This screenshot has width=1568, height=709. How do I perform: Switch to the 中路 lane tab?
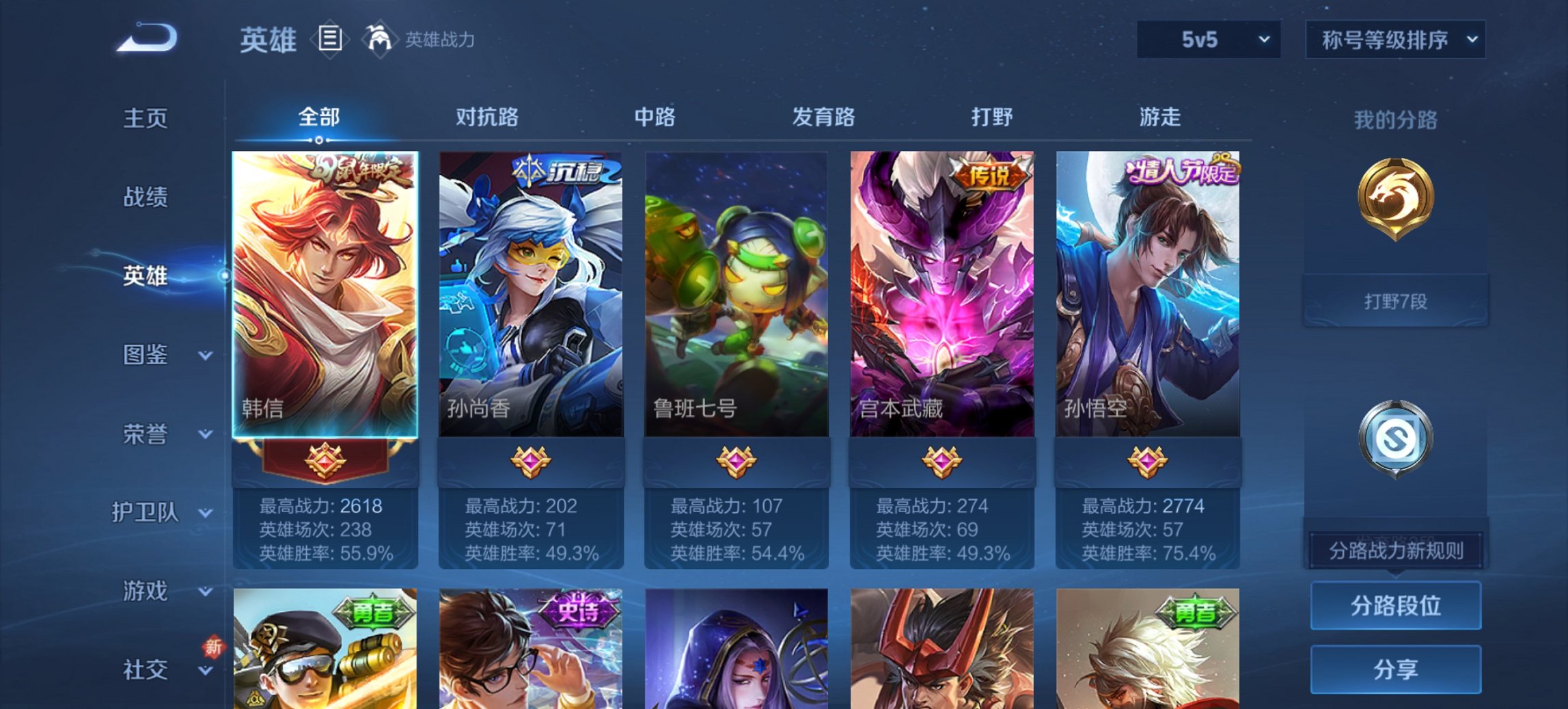pos(655,118)
